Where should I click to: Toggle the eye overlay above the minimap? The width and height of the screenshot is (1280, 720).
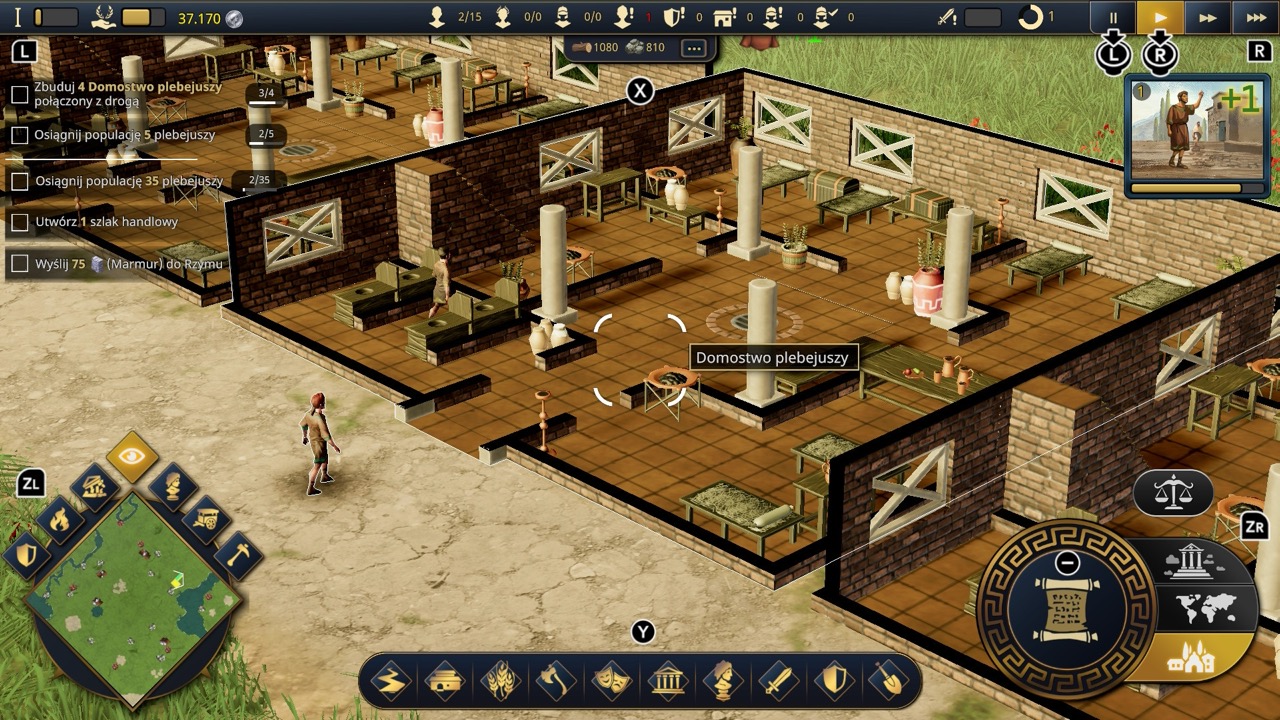(x=132, y=457)
